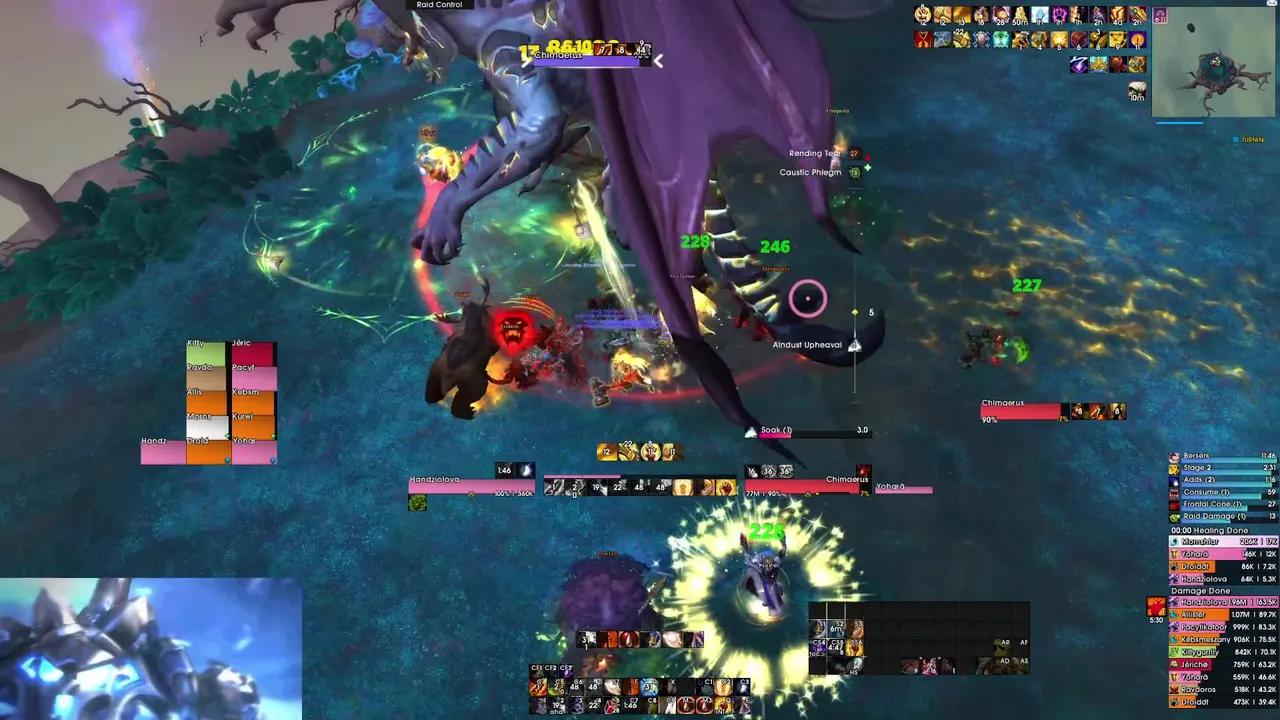Collapse the Chimaerus boss frame using the arrow

[659, 60]
